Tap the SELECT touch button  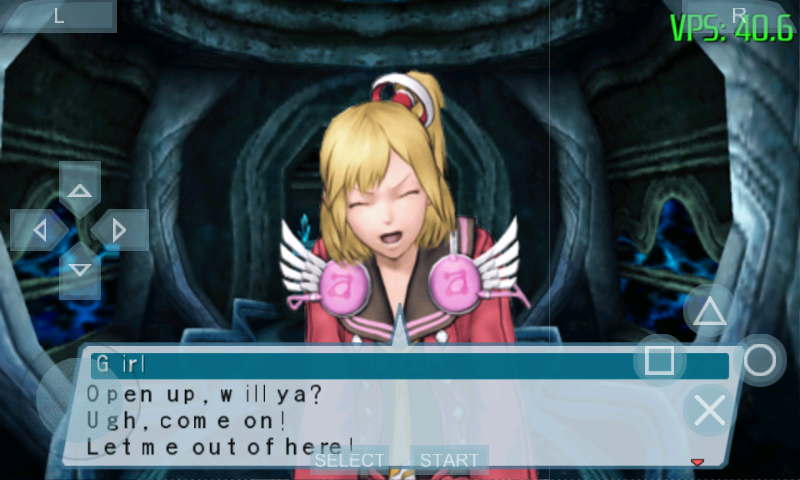349,460
